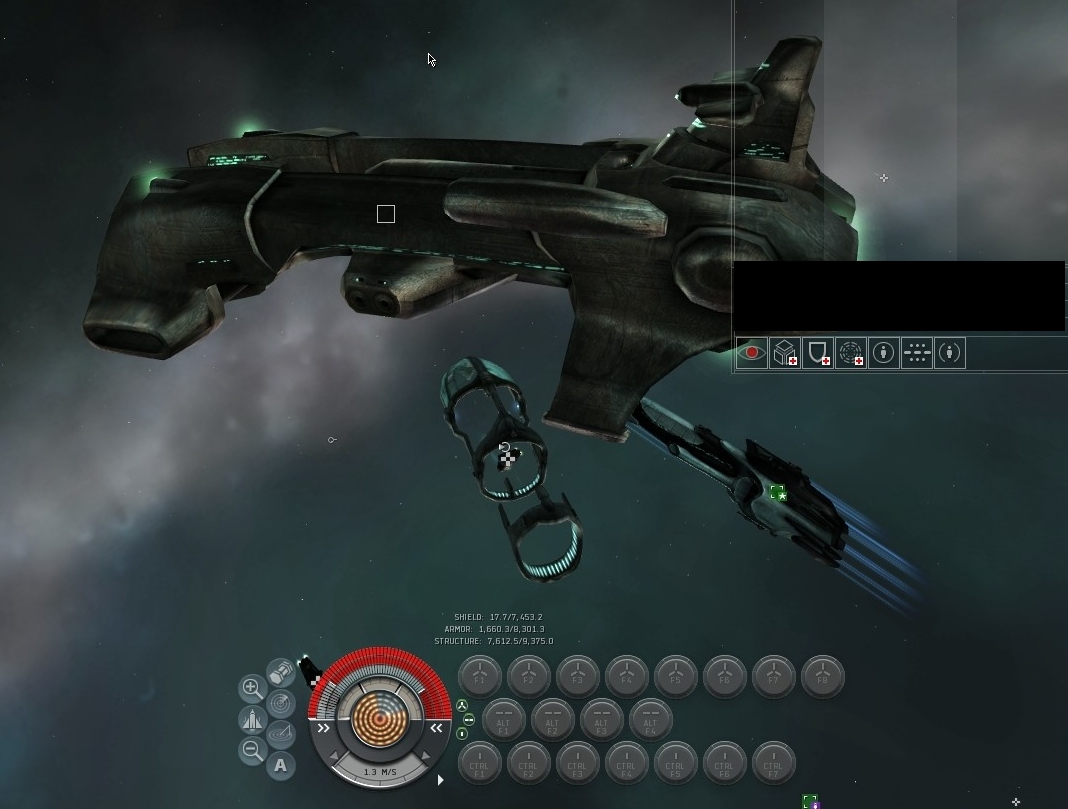Expand the white arrow beside the speed gauge
1068x809 pixels.
click(x=440, y=780)
